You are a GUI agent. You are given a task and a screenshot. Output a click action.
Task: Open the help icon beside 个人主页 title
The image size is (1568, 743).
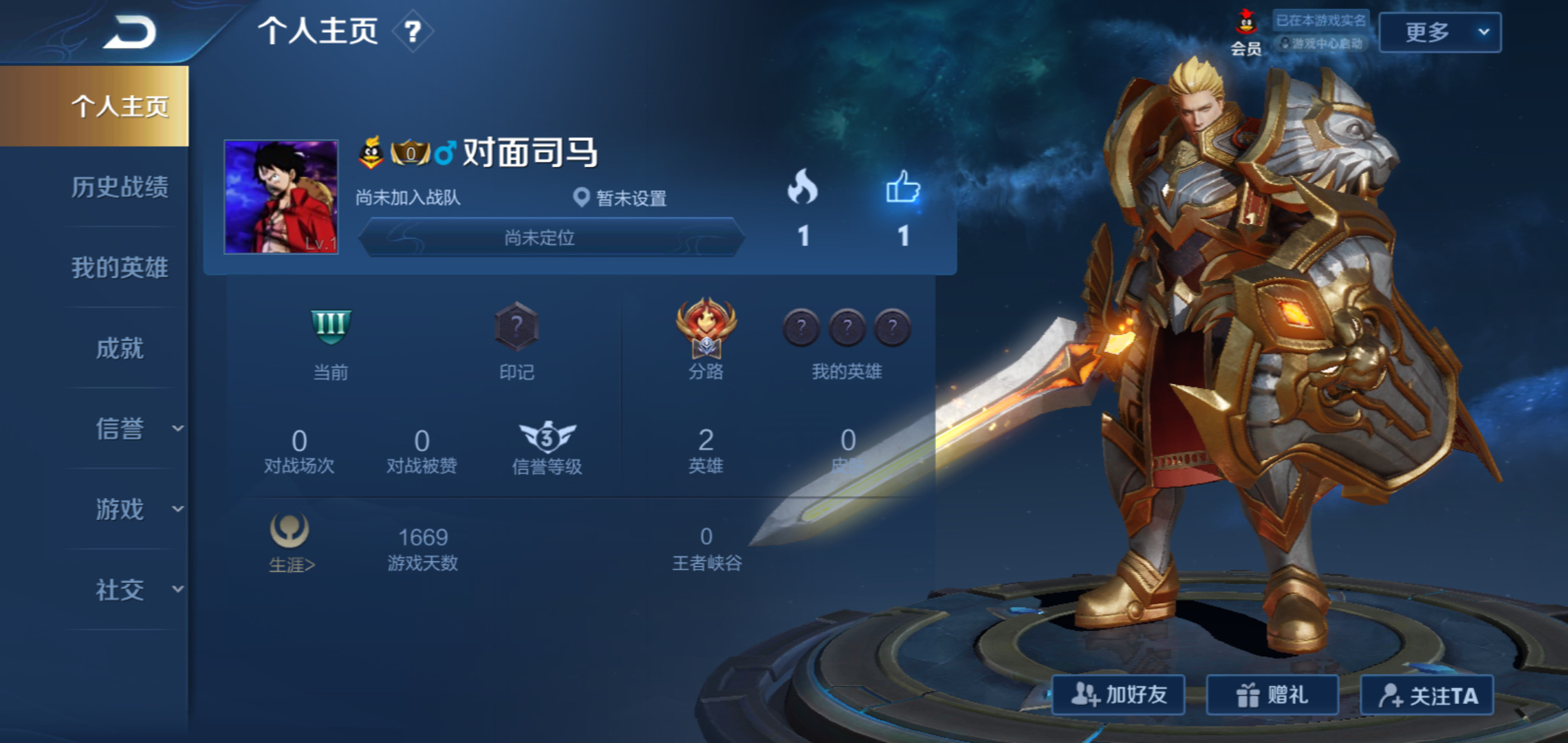pos(411,33)
